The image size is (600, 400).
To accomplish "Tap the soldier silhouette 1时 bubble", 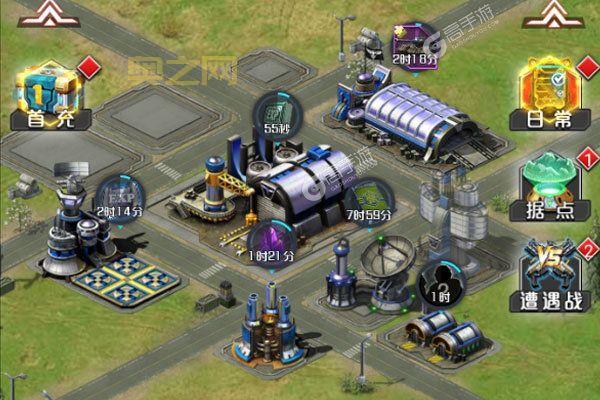I will [436, 283].
